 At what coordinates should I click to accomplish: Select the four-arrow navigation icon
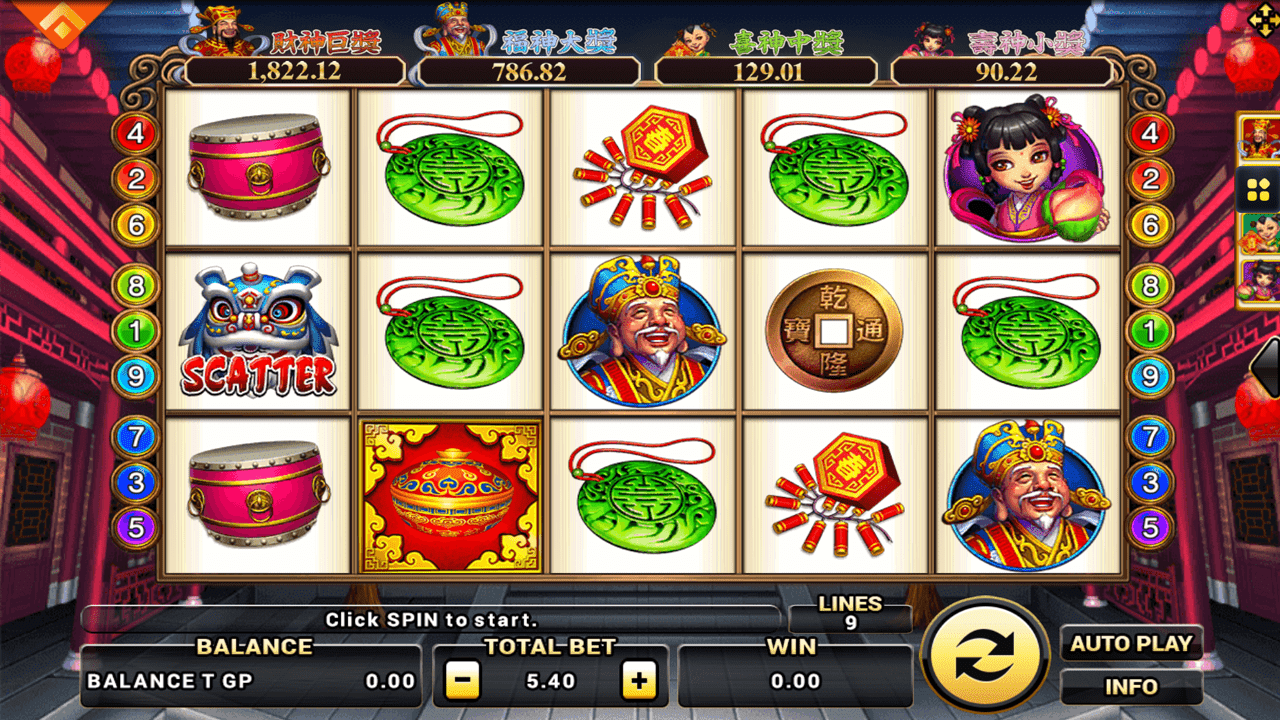(1266, 18)
